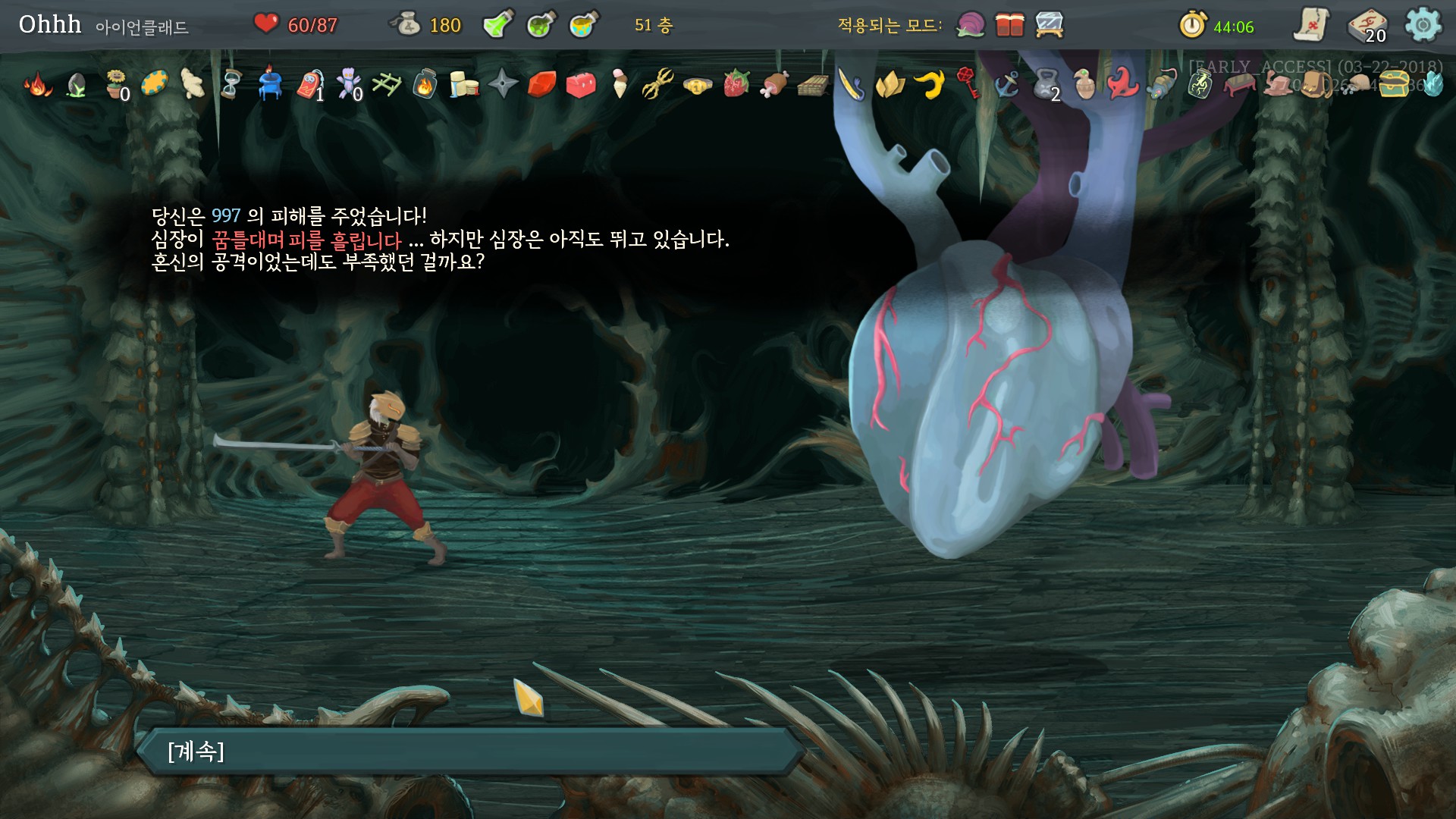The image size is (1456, 819).
Task: Click the [계속] continue button
Action: click(x=470, y=752)
